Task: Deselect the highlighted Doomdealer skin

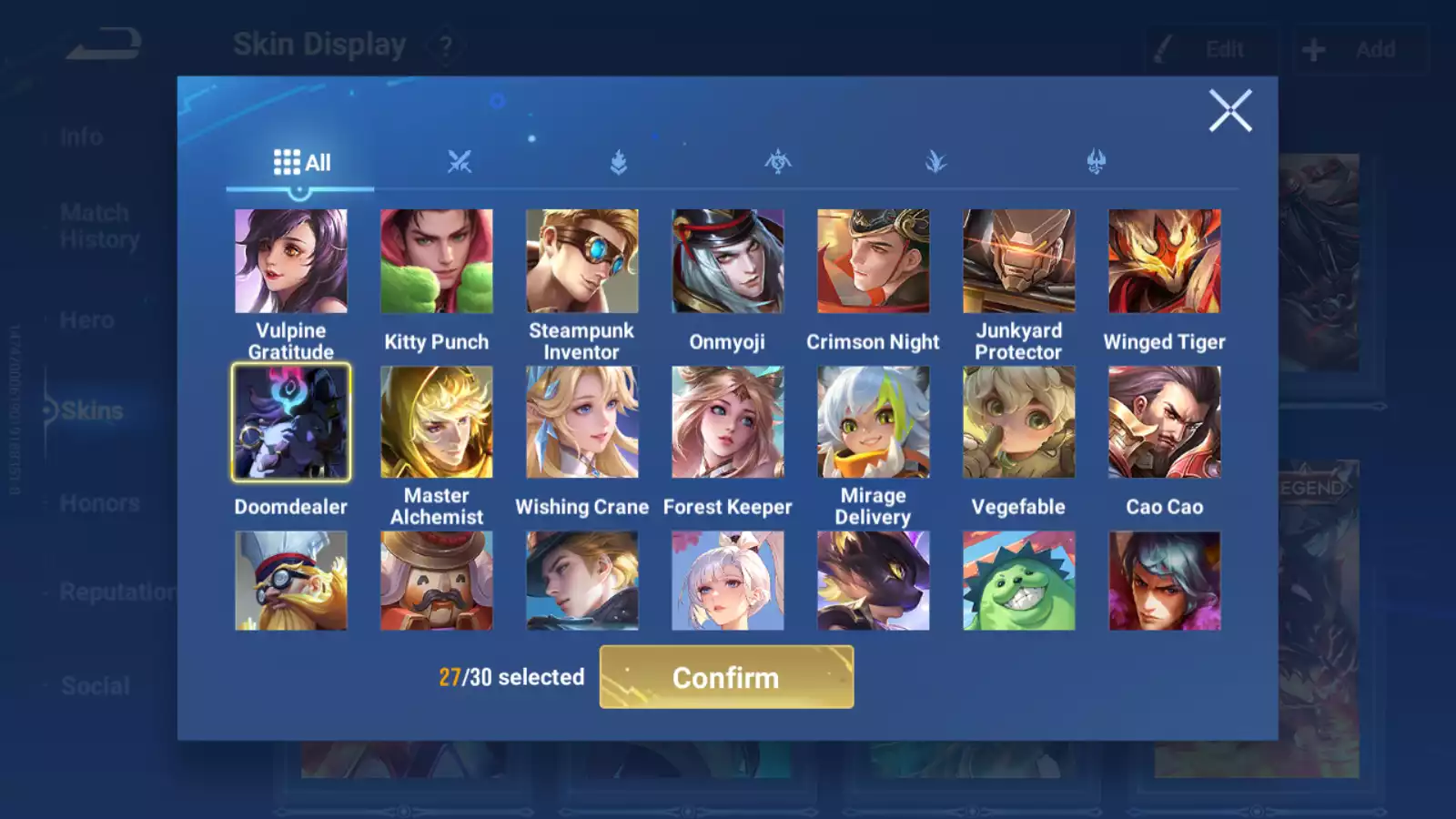Action: [x=291, y=420]
